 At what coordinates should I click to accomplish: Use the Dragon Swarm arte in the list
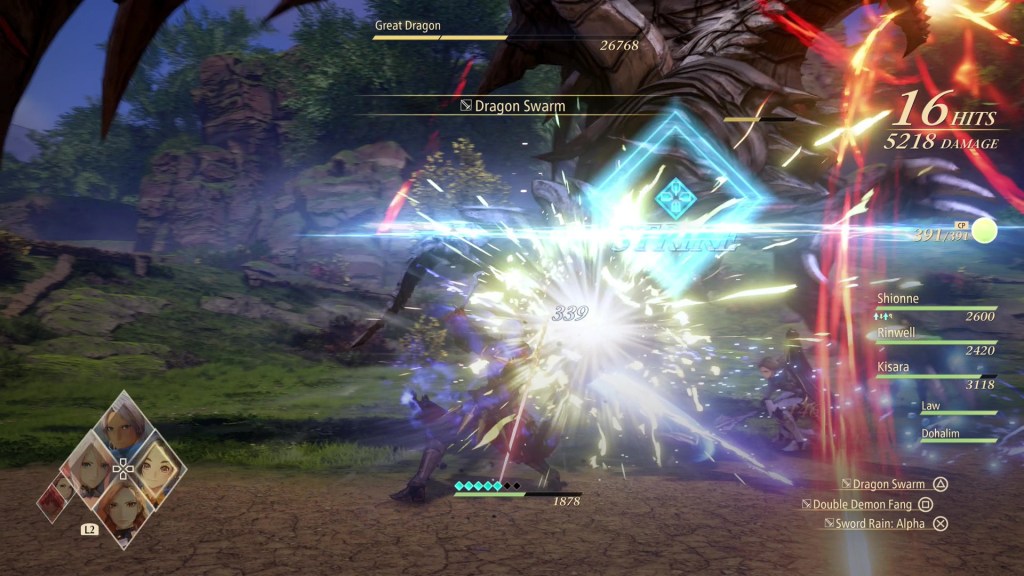point(889,484)
